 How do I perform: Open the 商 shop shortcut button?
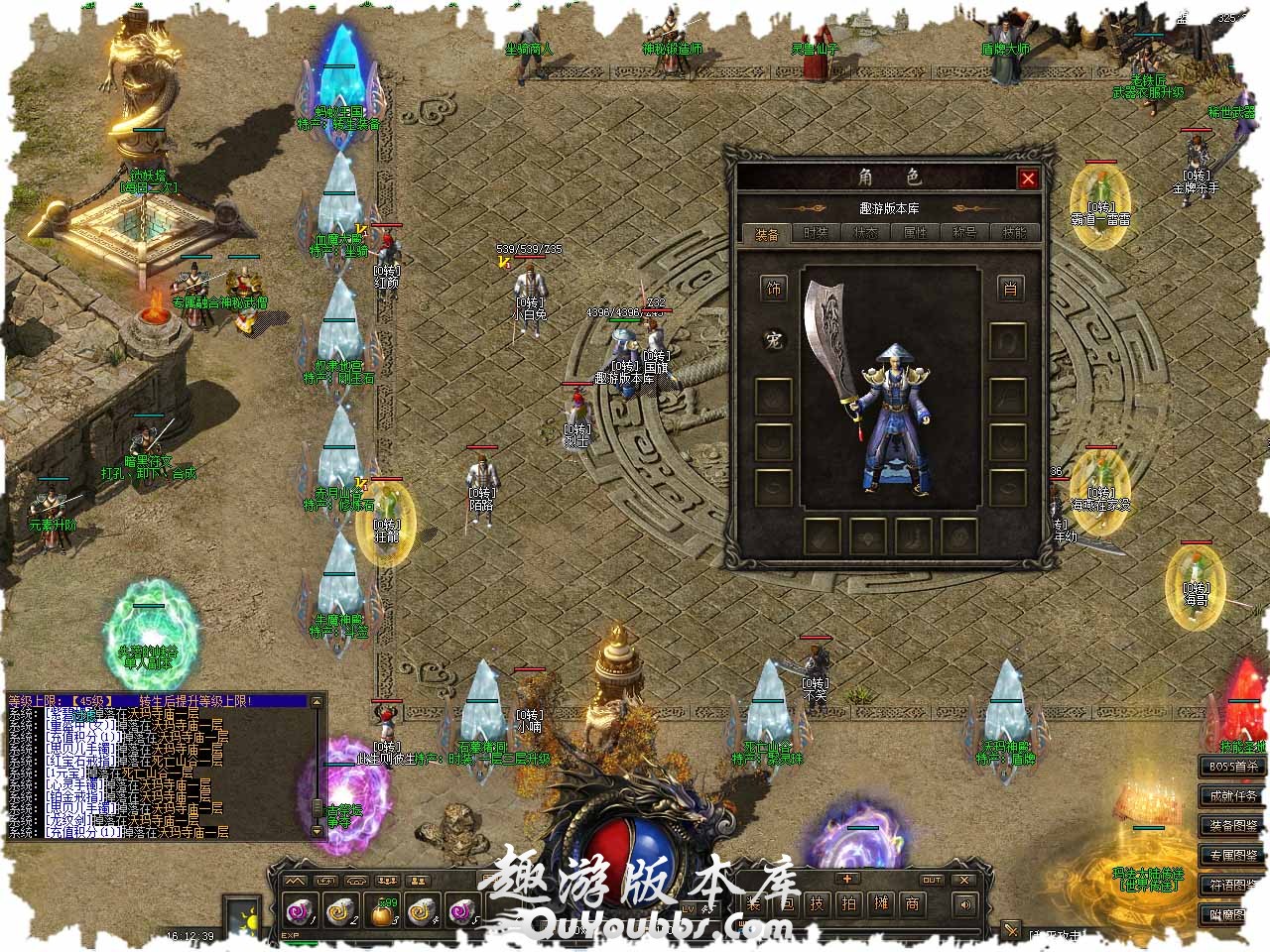[912, 903]
